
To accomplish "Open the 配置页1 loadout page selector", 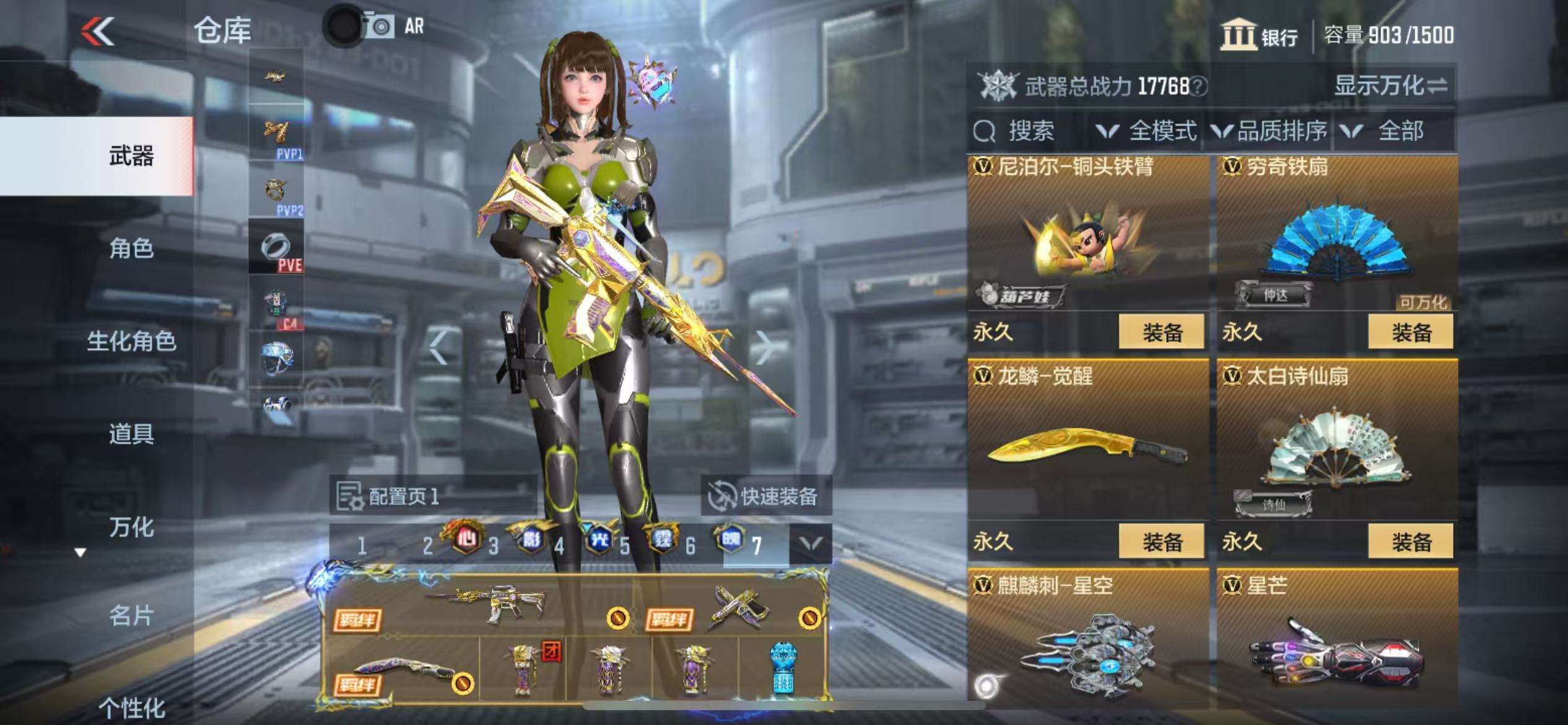I will [x=389, y=496].
